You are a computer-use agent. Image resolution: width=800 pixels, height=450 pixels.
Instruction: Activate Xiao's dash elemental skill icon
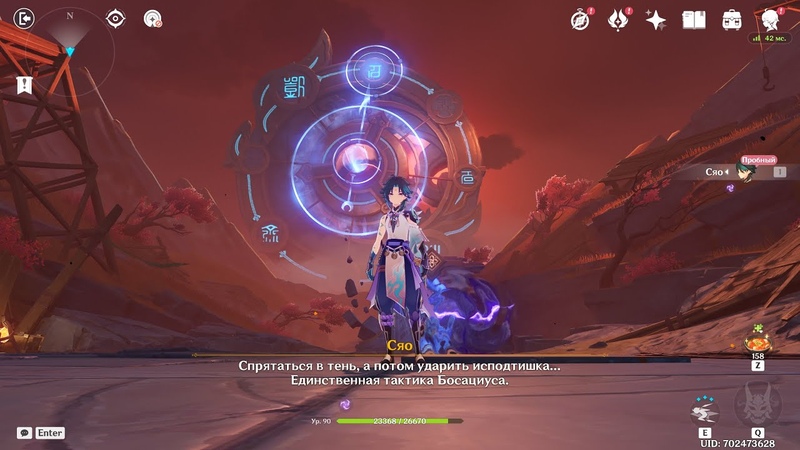pyautogui.click(x=705, y=410)
